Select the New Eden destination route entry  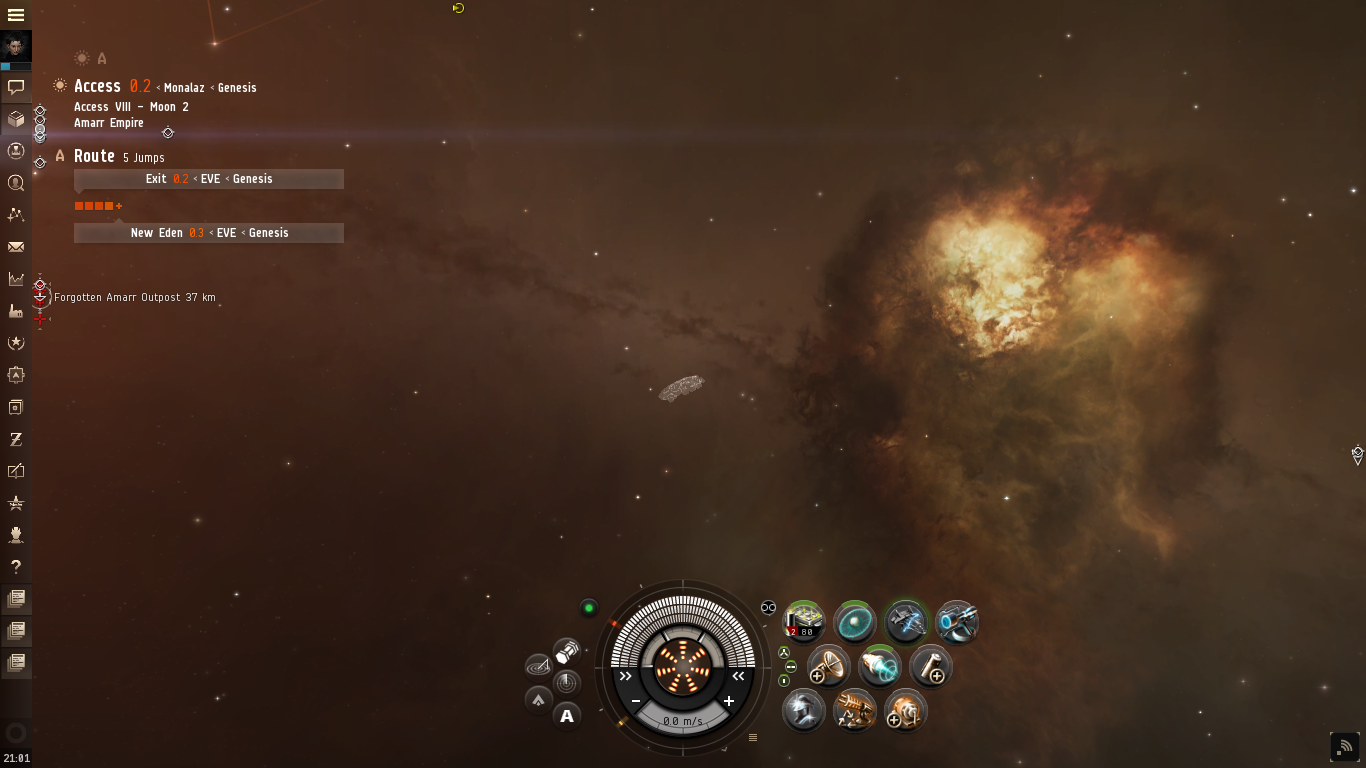click(209, 233)
